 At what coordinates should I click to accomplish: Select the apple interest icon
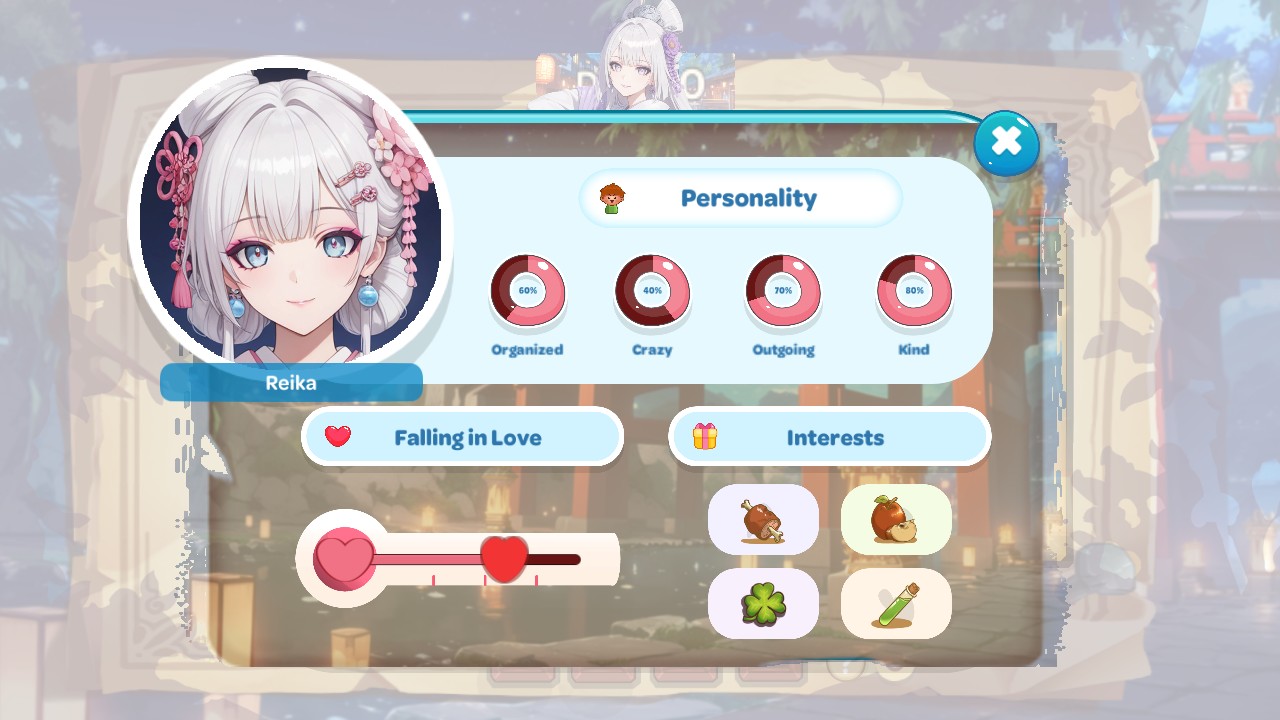pos(896,521)
